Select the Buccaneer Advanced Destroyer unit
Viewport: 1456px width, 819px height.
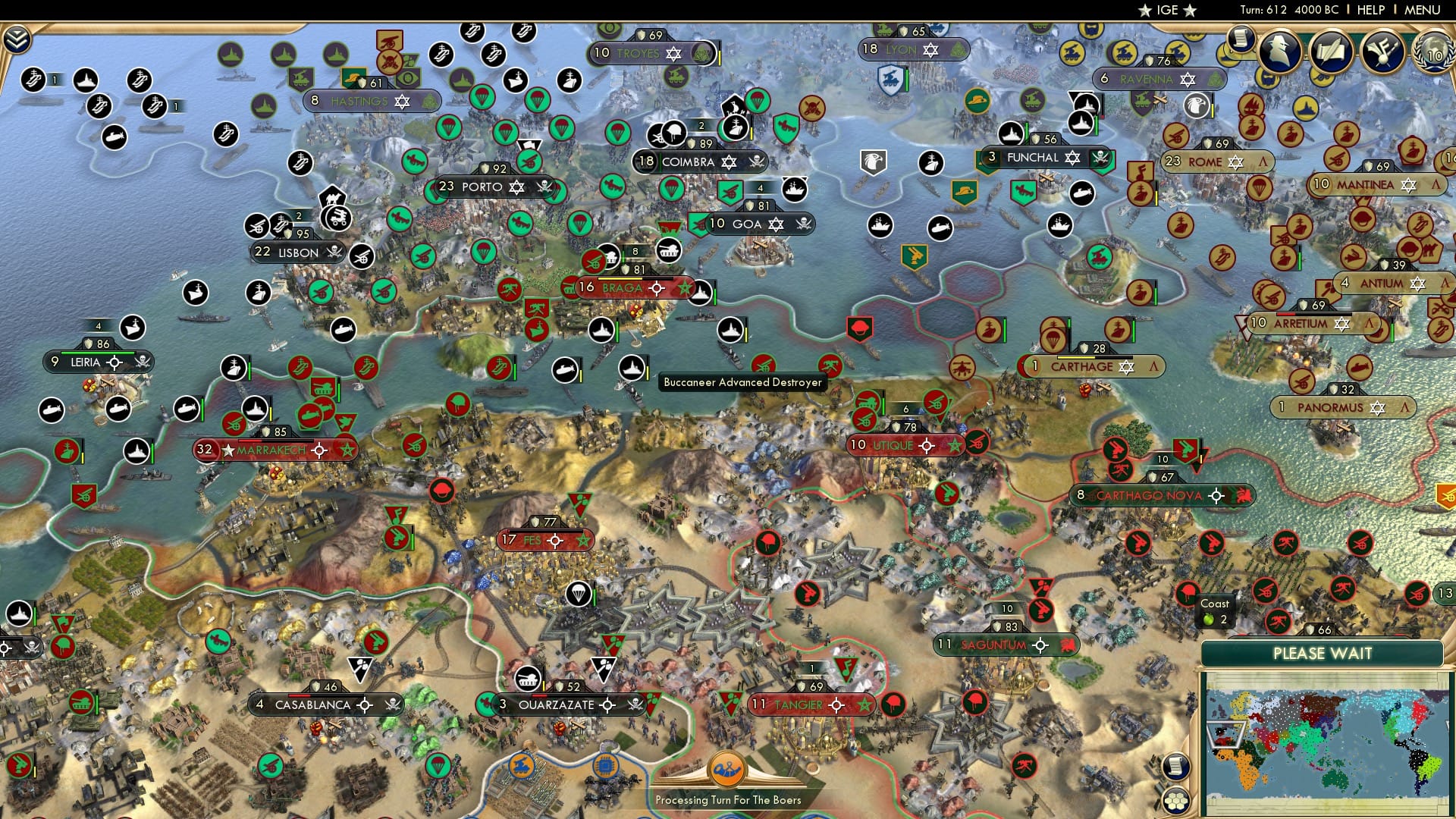click(x=730, y=331)
